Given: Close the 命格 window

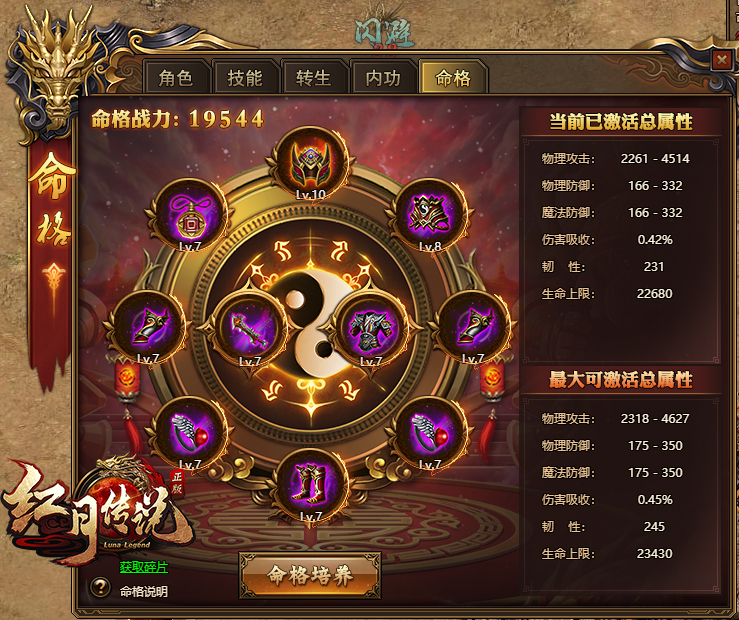Looking at the screenshot, I should pos(721,60).
